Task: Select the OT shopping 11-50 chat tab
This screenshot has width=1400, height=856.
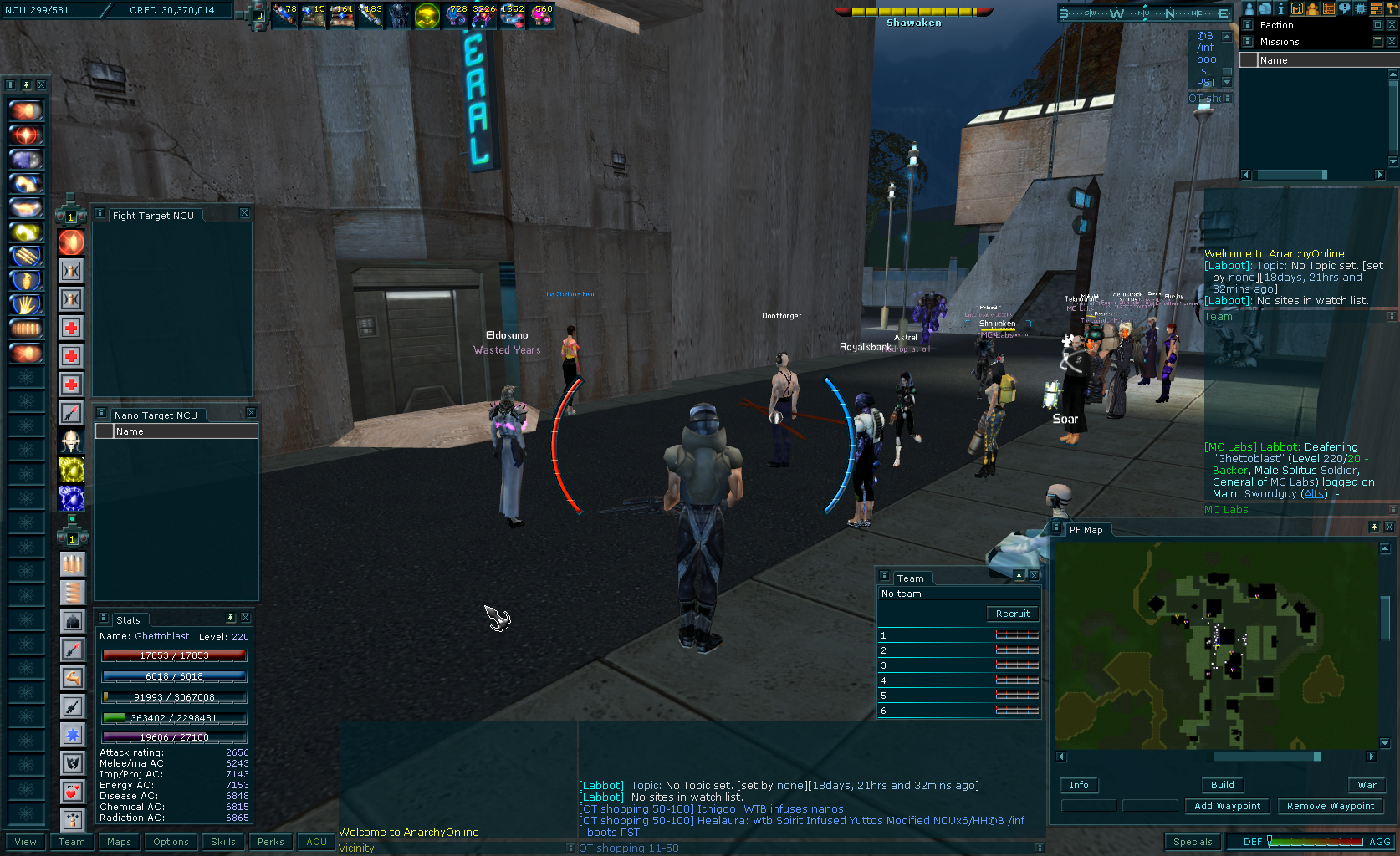Action: coord(629,848)
